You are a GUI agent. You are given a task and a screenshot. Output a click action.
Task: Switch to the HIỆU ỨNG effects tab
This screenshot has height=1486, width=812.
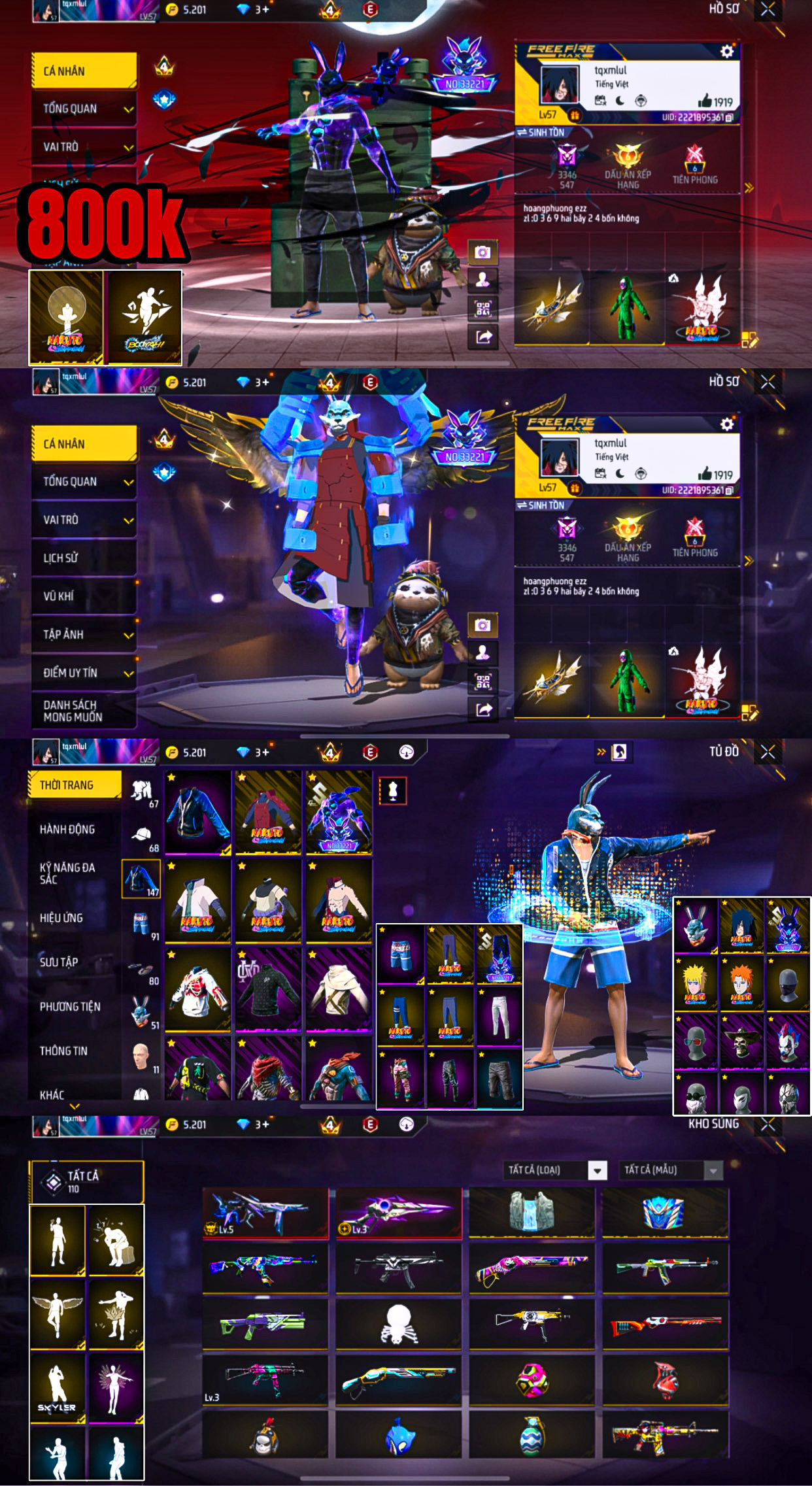(x=61, y=918)
